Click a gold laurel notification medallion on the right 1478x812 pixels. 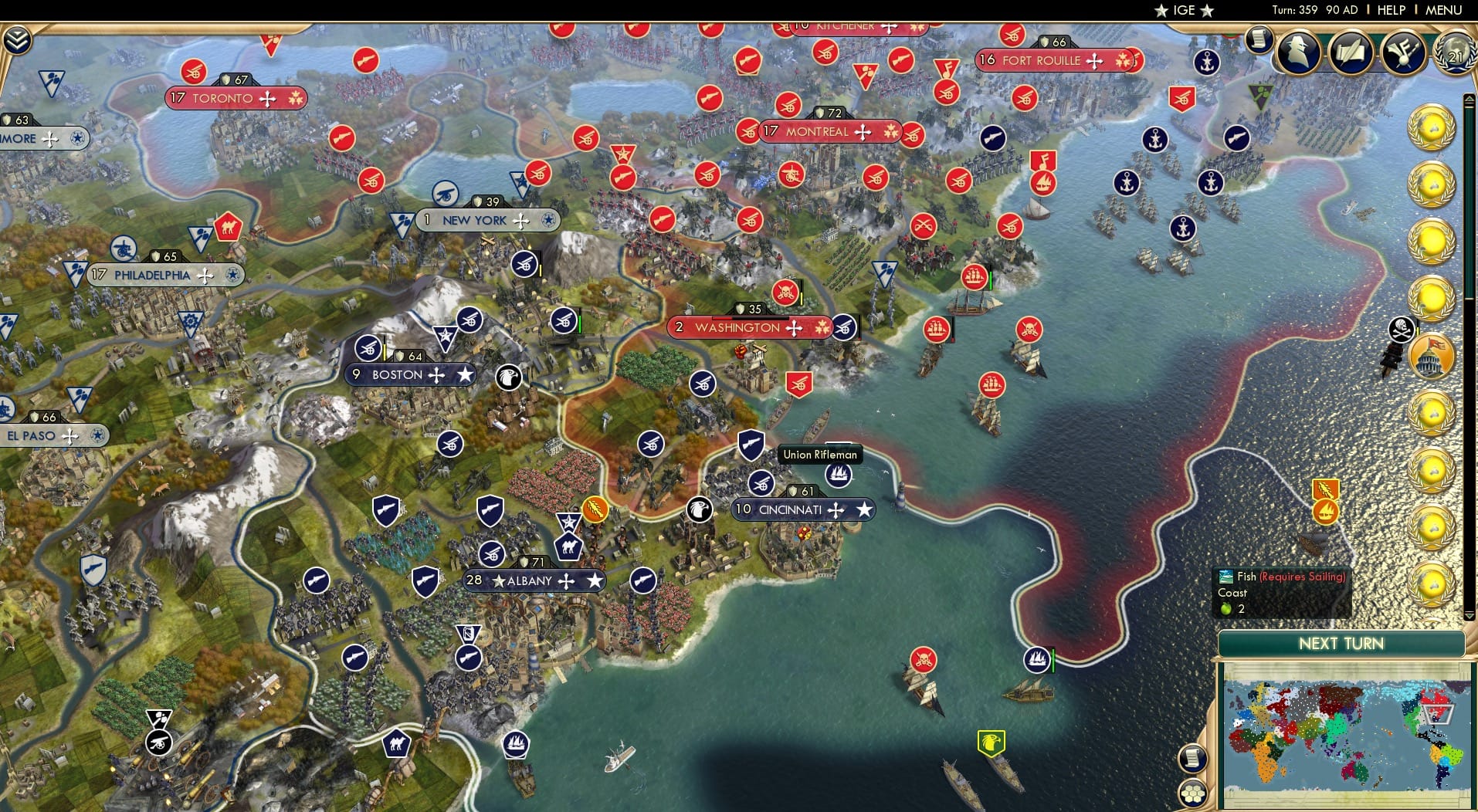[x=1433, y=127]
